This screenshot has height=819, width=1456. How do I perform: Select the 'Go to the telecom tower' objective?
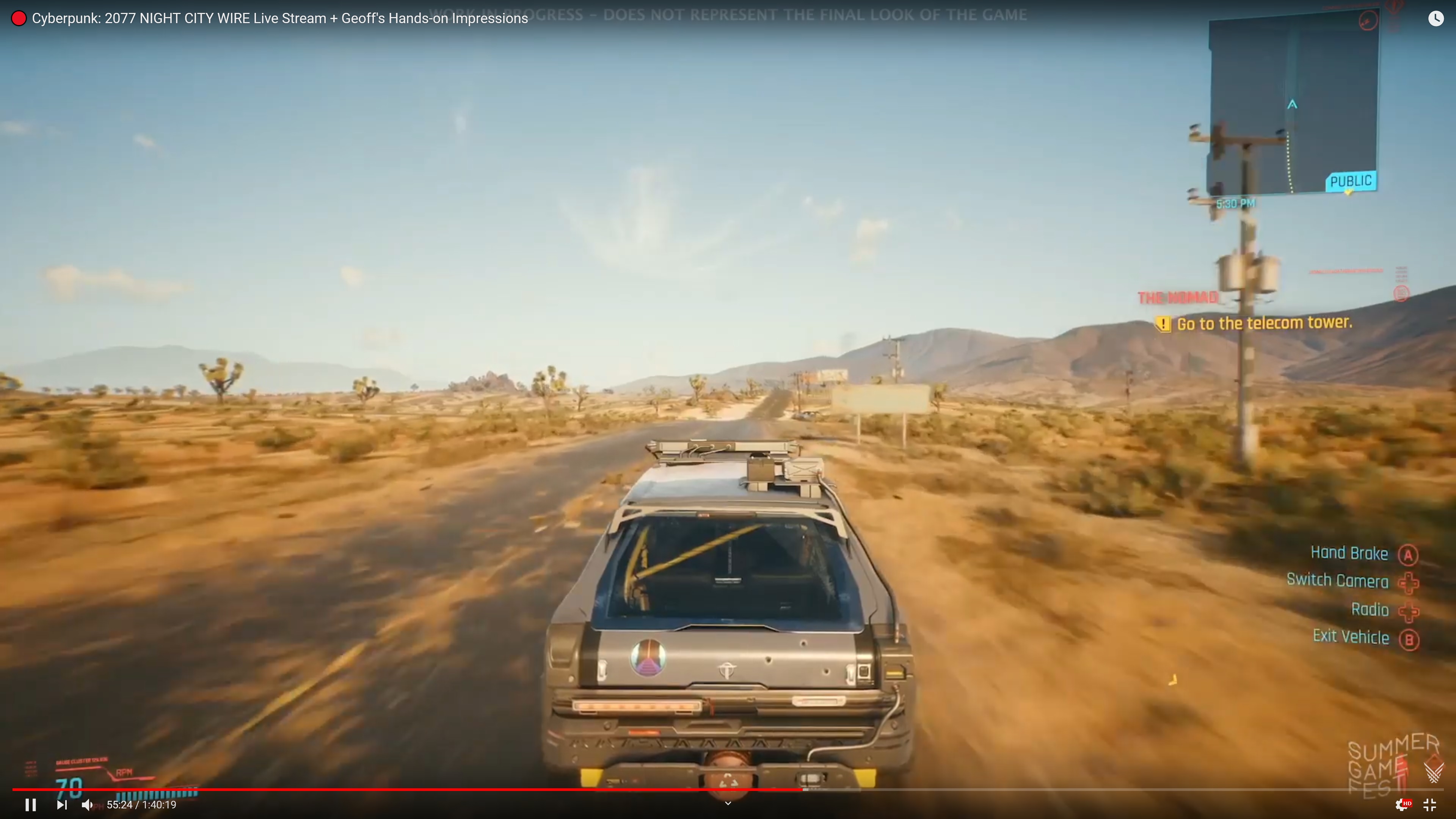pyautogui.click(x=1264, y=323)
